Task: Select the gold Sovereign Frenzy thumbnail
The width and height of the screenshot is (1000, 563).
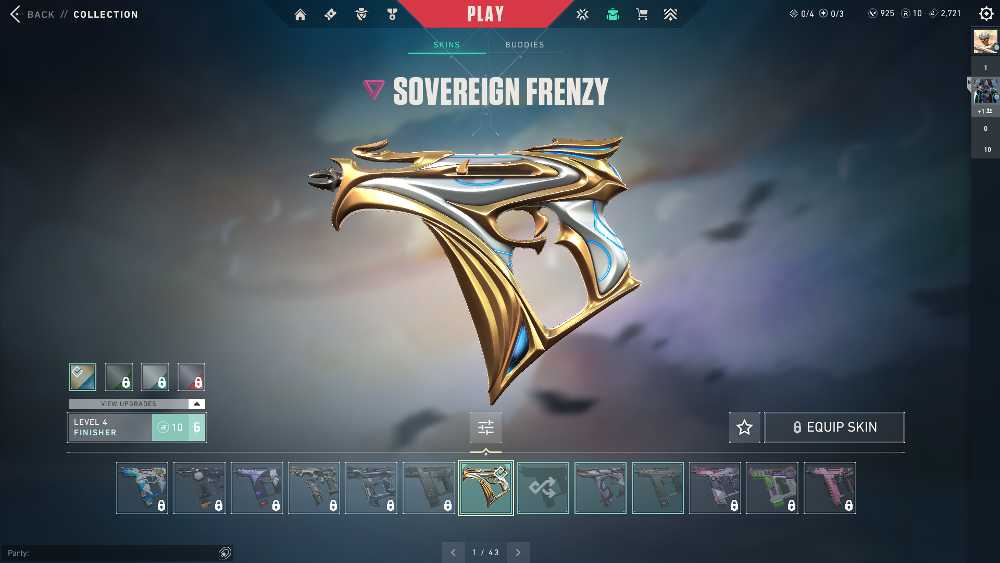Action: pyautogui.click(x=486, y=488)
